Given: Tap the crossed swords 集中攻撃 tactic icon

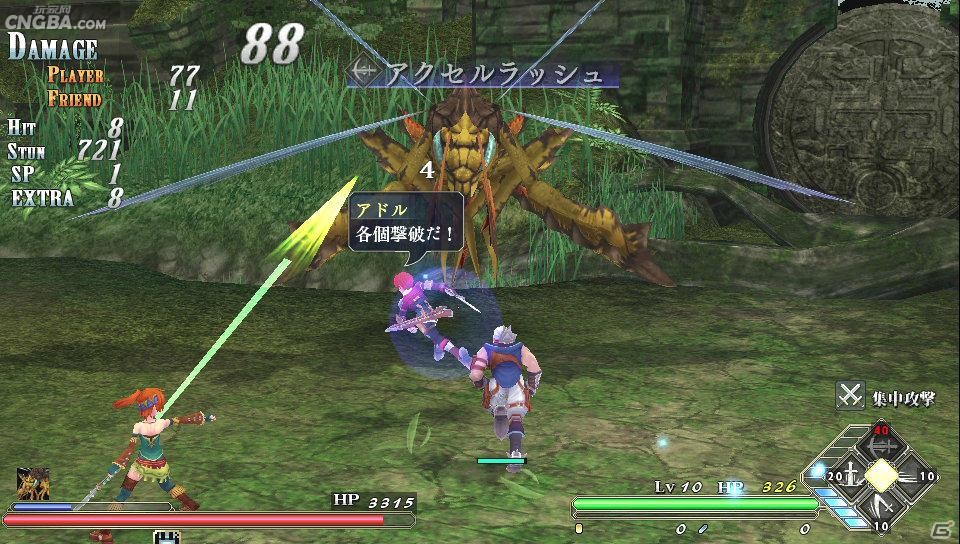Looking at the screenshot, I should pyautogui.click(x=850, y=396).
